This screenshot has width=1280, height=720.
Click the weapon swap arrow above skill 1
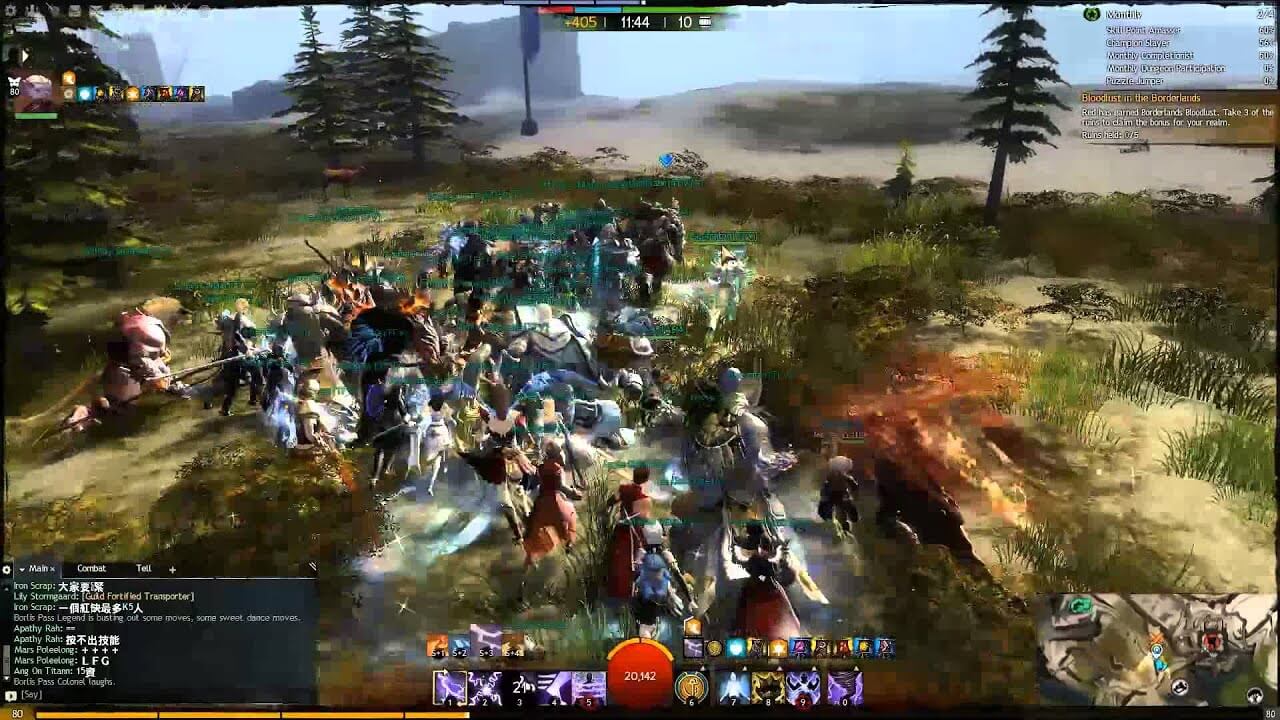pyautogui.click(x=442, y=671)
